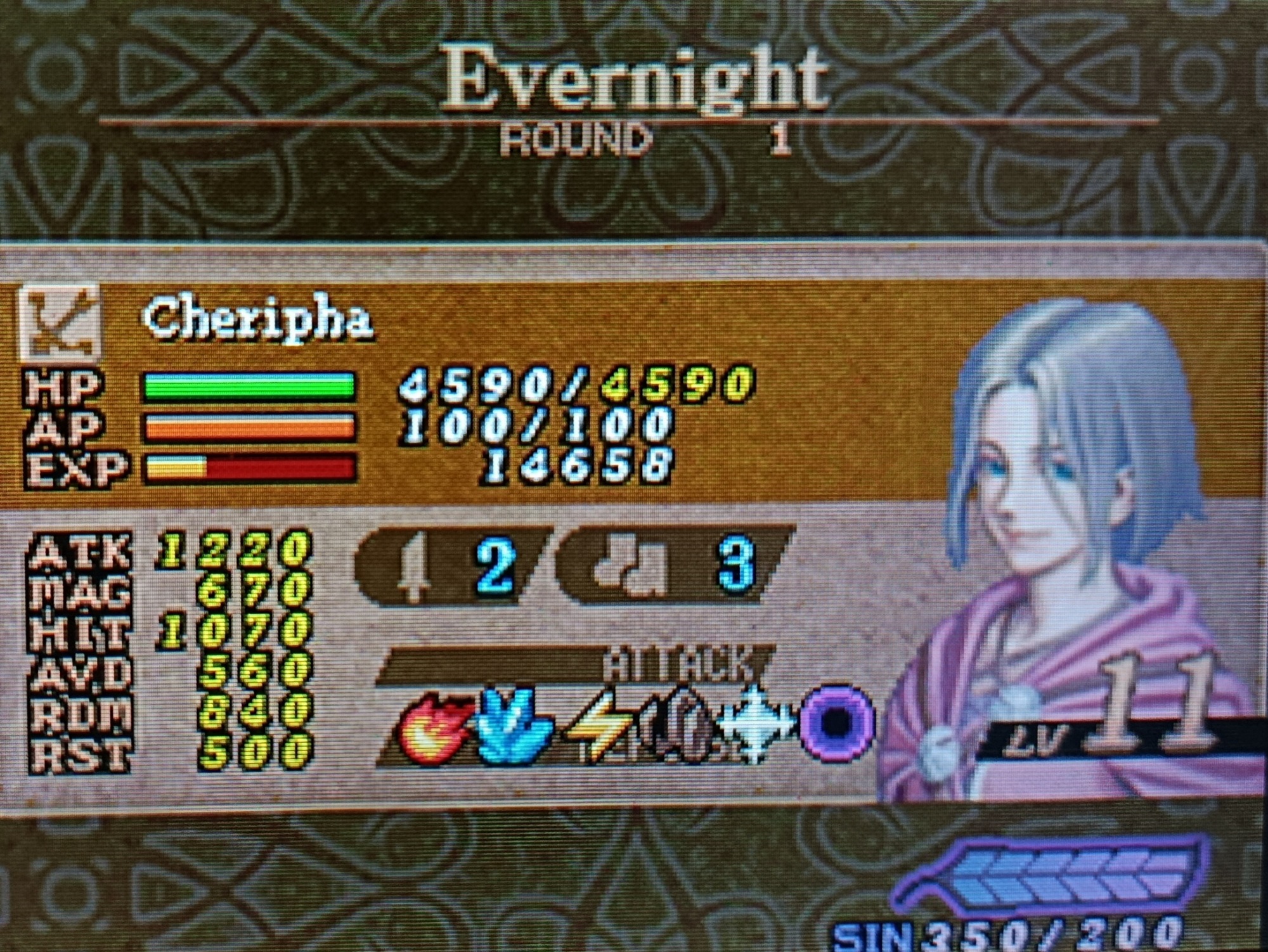The width and height of the screenshot is (1268, 952).
Task: Choose the white sparkle holy element icon
Action: click(x=754, y=724)
